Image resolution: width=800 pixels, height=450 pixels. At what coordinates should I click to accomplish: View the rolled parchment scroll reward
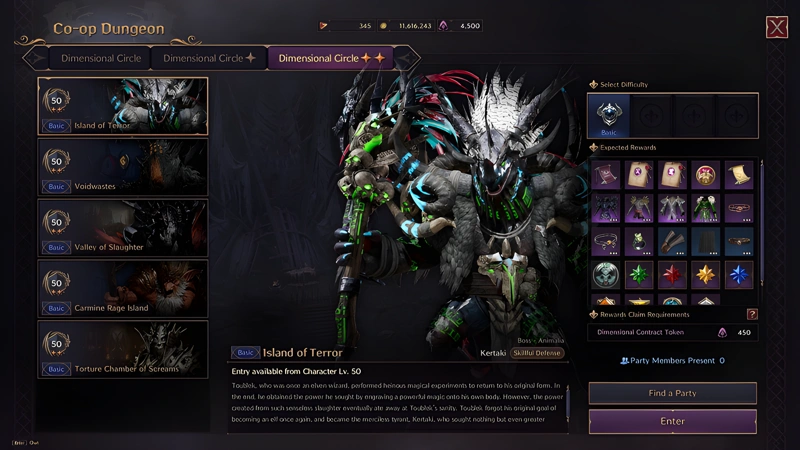click(738, 175)
